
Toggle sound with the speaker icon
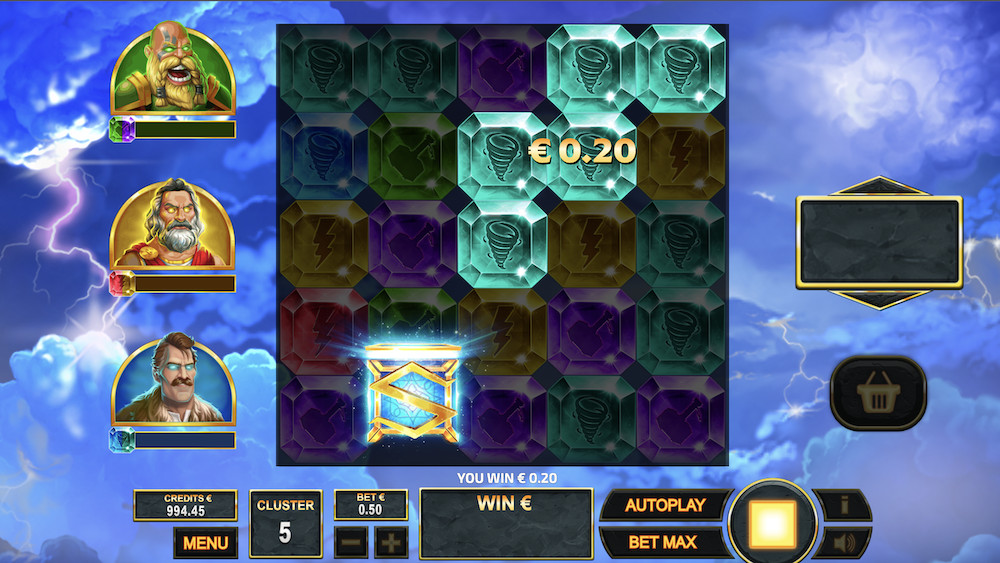tap(843, 543)
